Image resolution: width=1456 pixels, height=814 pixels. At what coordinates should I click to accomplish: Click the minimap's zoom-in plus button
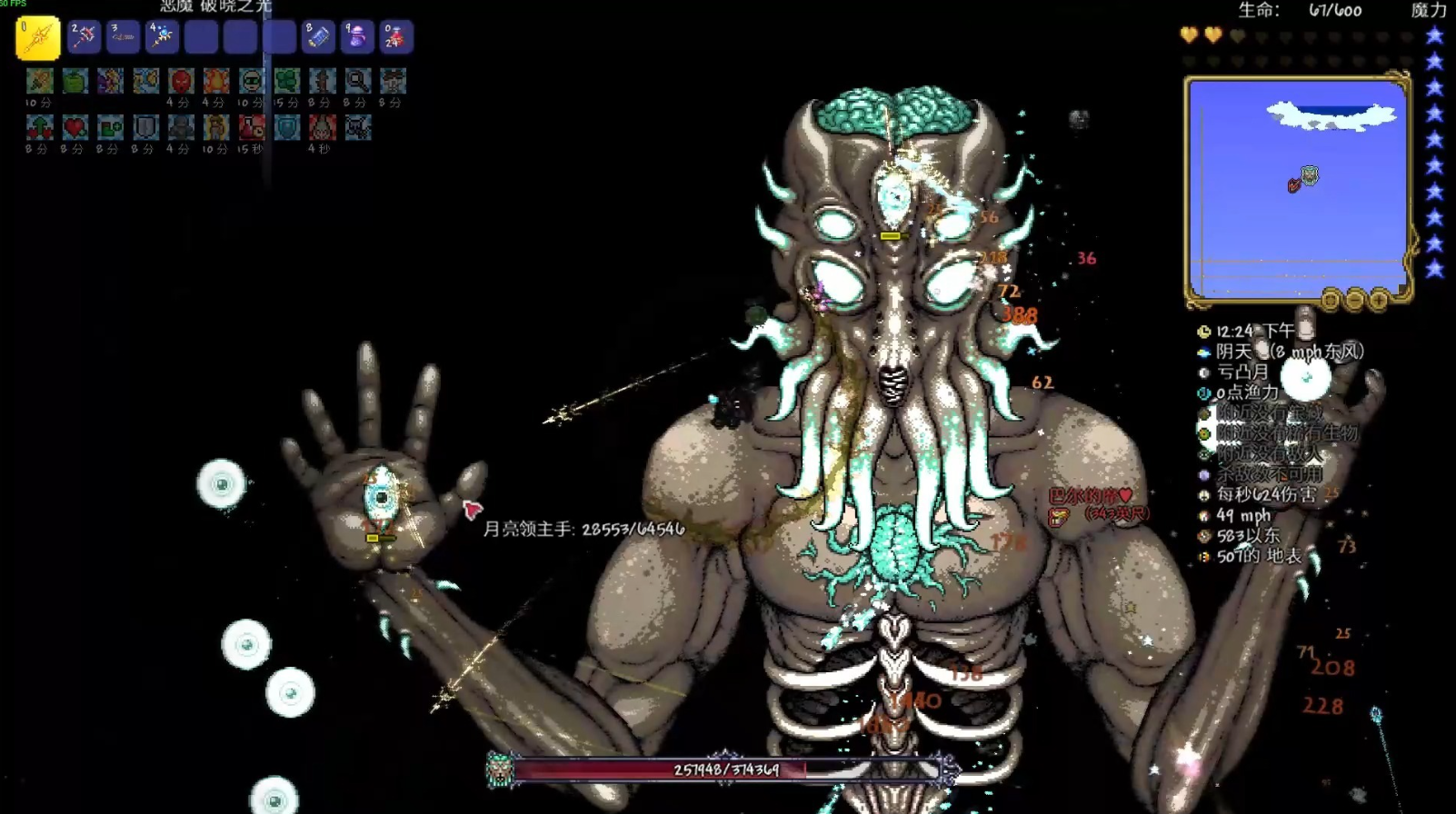click(x=1379, y=300)
